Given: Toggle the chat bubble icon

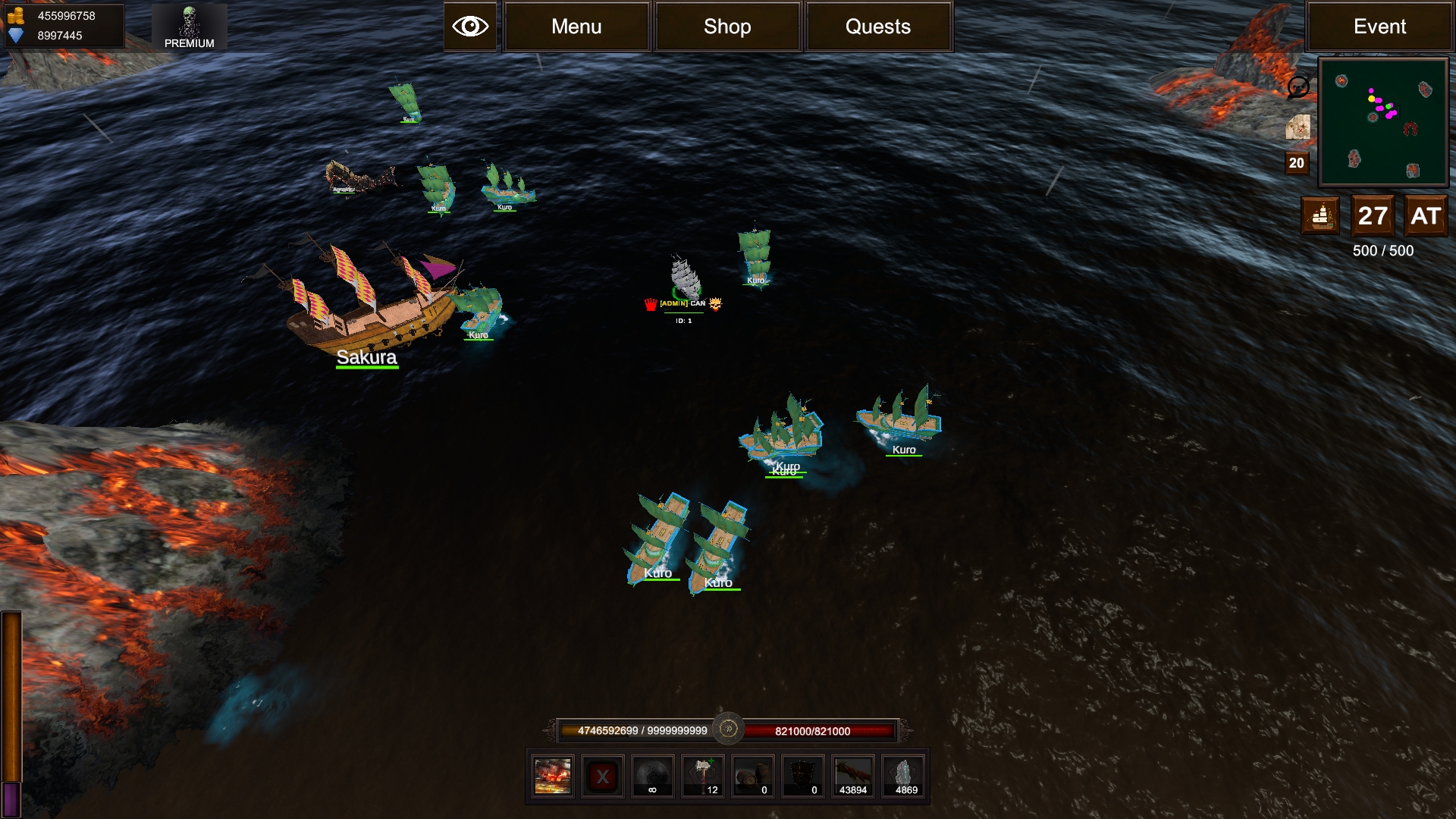Looking at the screenshot, I should (x=1298, y=87).
